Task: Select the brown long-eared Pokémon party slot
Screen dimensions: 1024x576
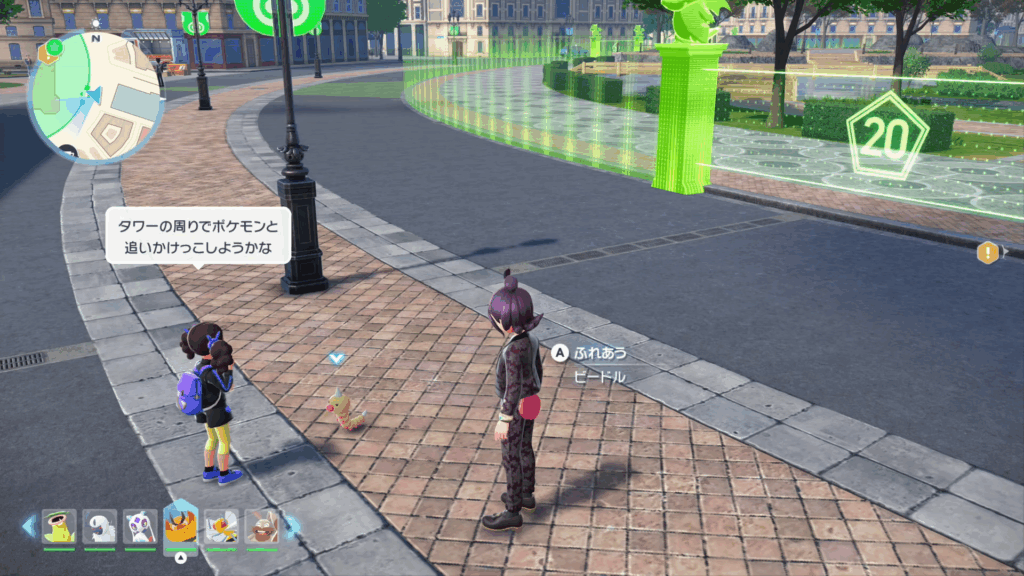Action: [x=261, y=525]
